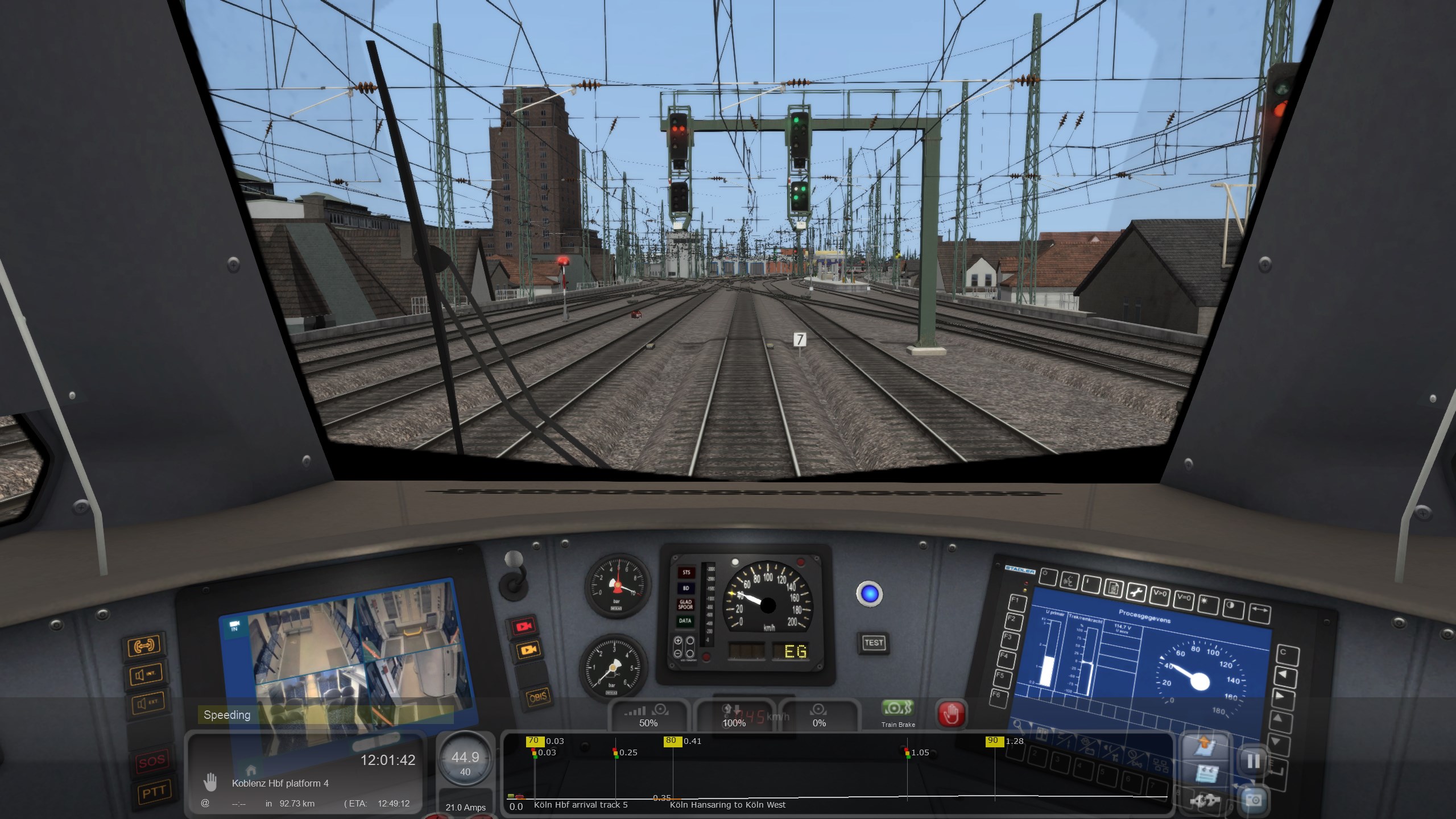
Task: Open the 2D route map icon
Action: 1204,746
